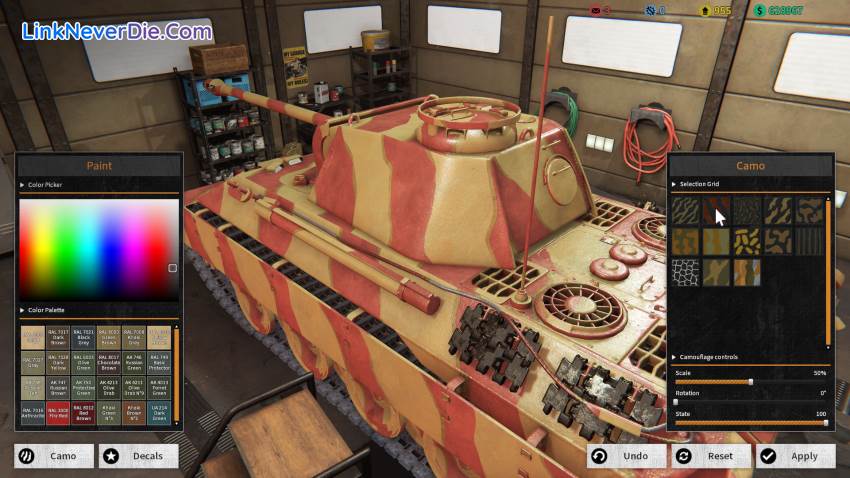The width and height of the screenshot is (850, 478).
Task: Choose the Anthracite color swatch
Action: (x=33, y=413)
